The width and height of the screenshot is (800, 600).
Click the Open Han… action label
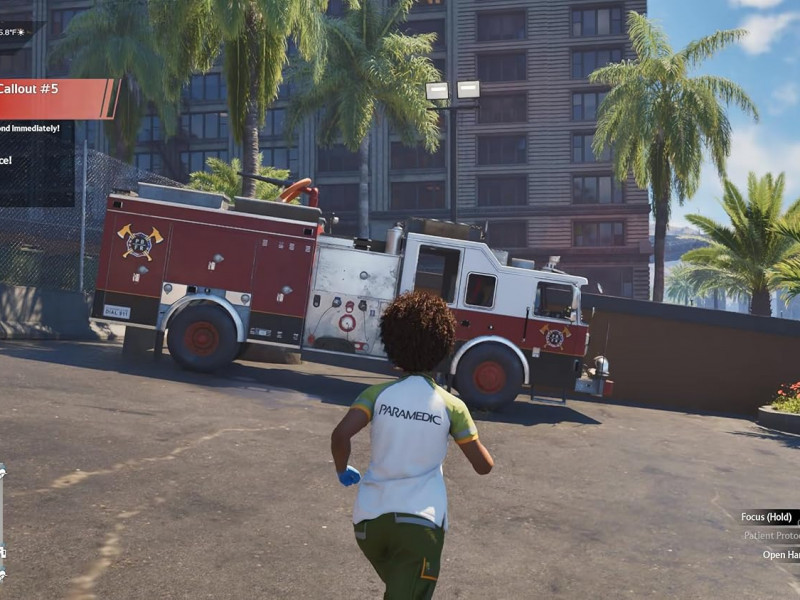[780, 555]
